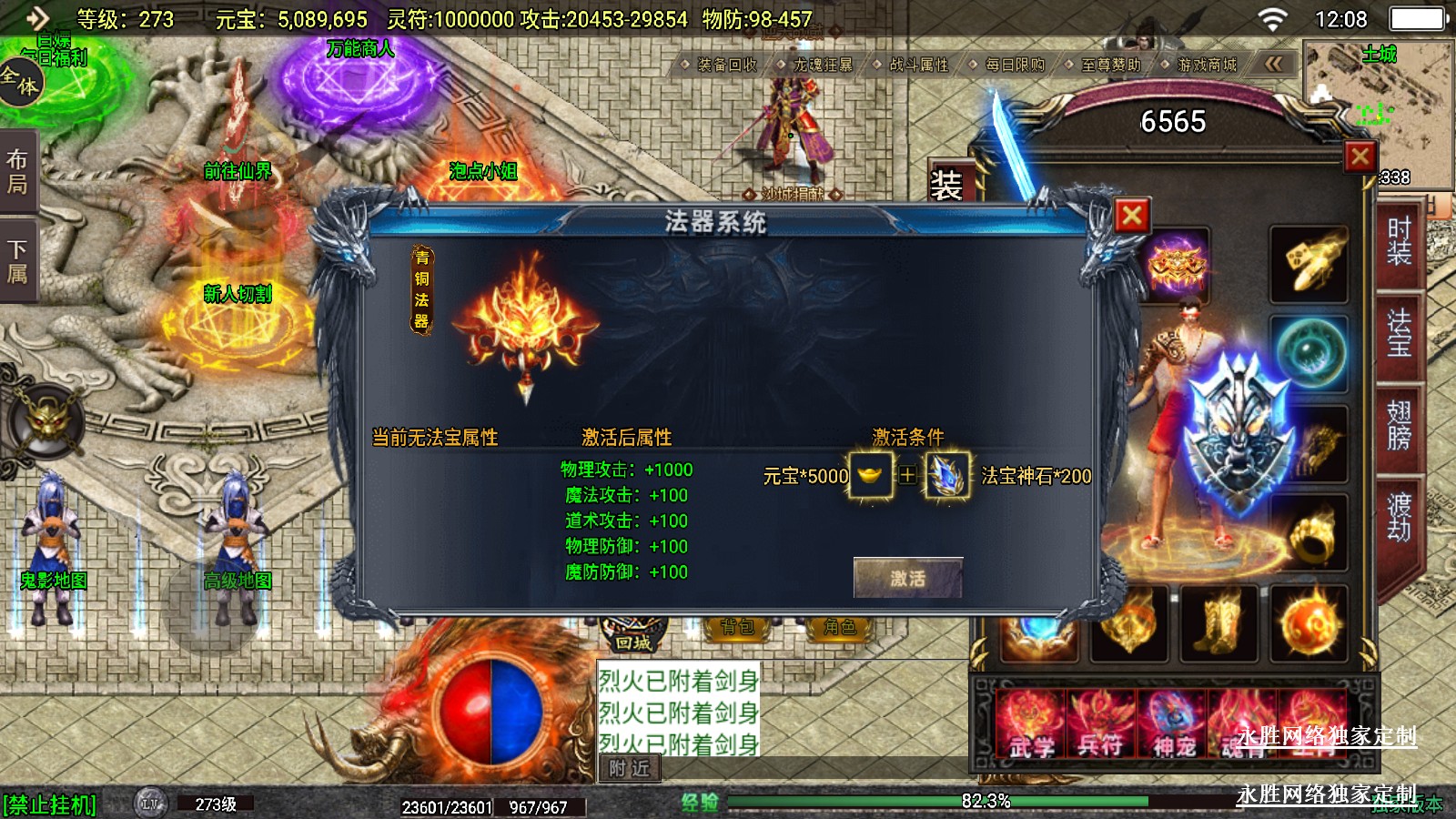Open the 土城 minimap
The image size is (1456, 819).
click(1378, 100)
